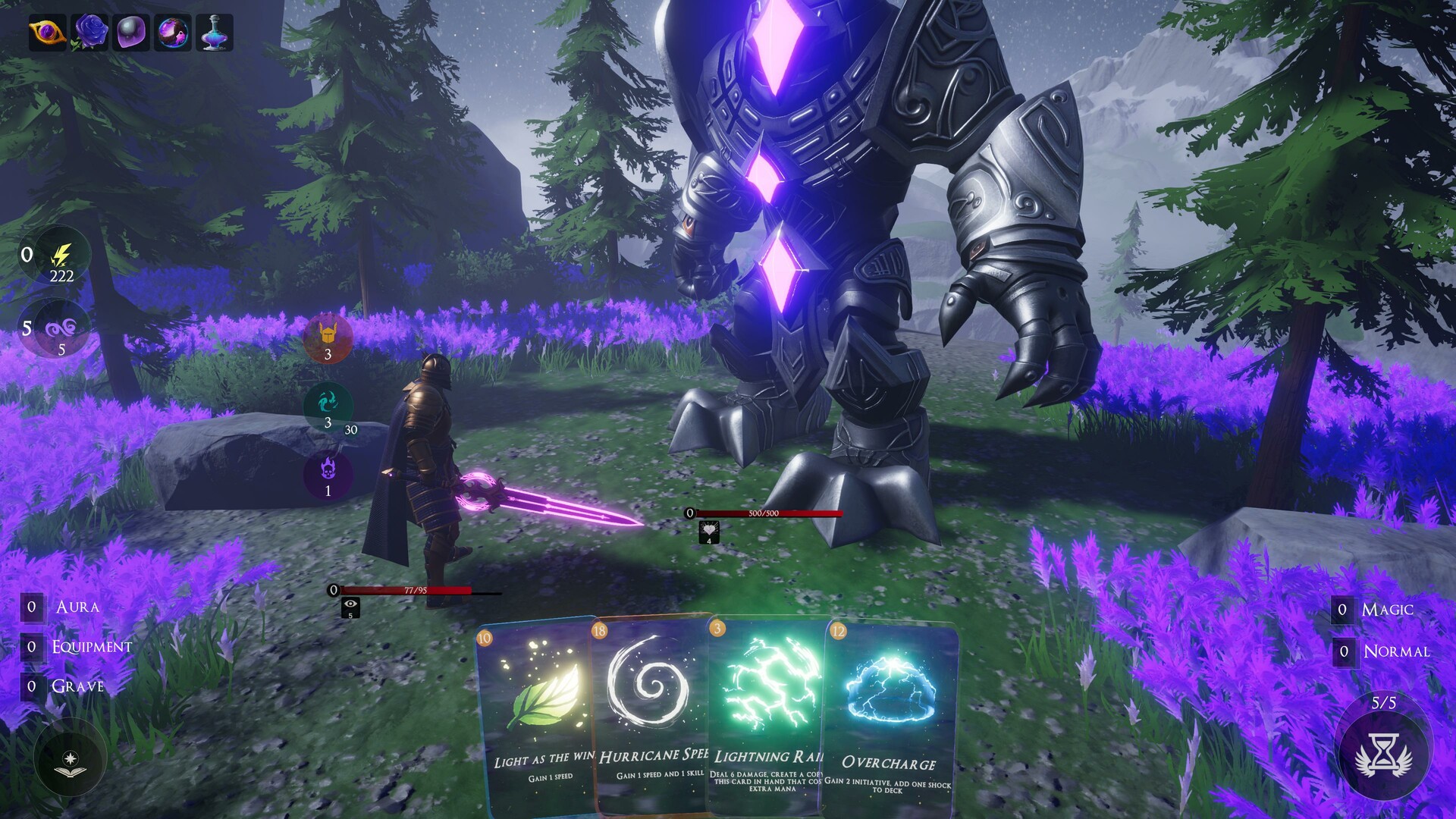Viewport: 1456px width, 819px height.
Task: Choose the Lightning Rain card
Action: pyautogui.click(x=766, y=713)
